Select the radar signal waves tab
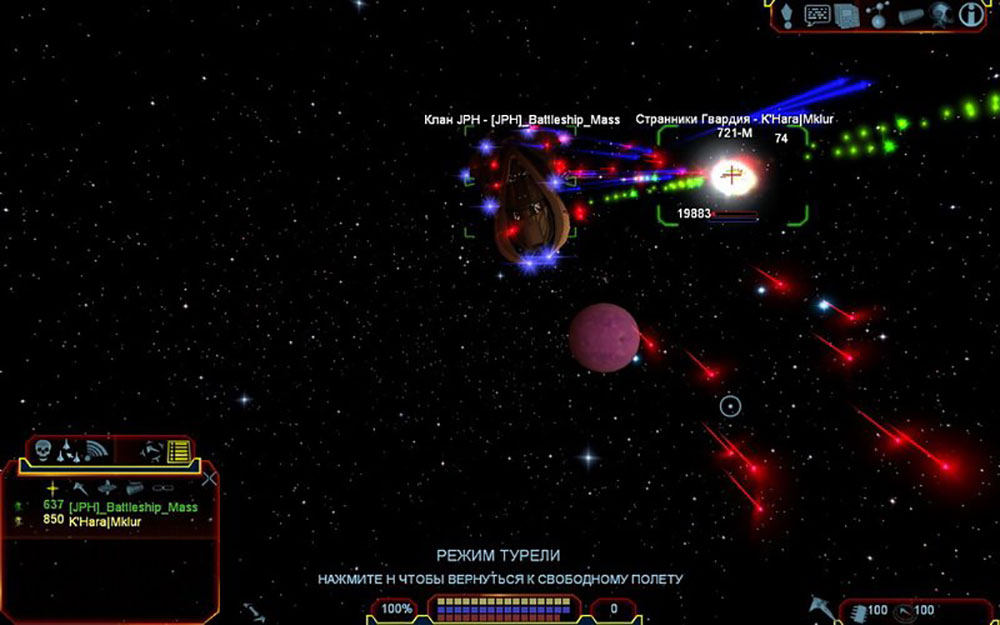Viewport: 1000px width, 625px height. (x=95, y=451)
